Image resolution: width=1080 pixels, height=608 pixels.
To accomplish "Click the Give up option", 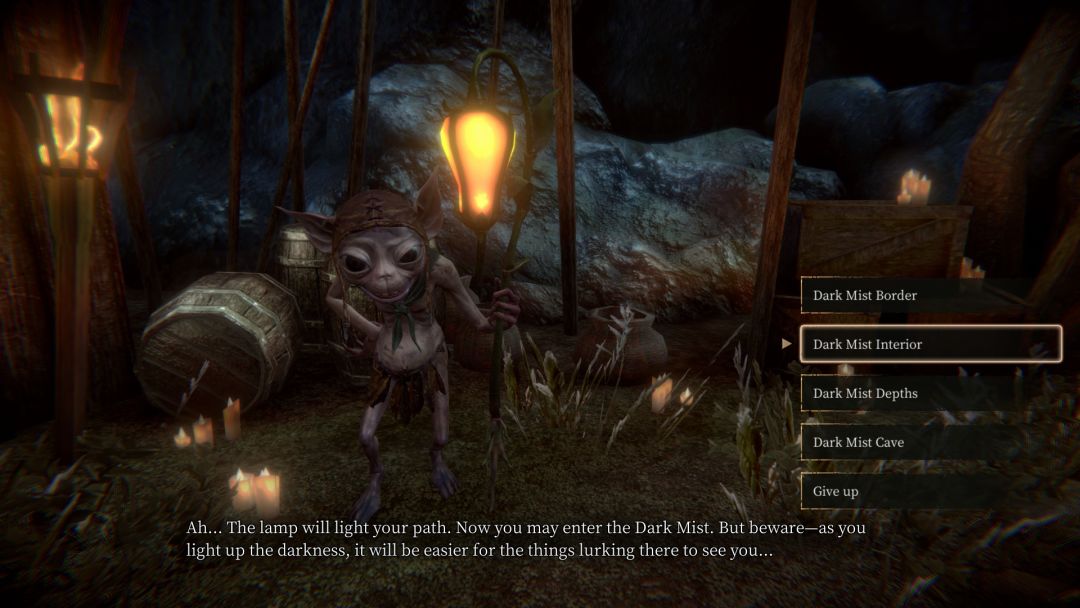I will coord(930,491).
